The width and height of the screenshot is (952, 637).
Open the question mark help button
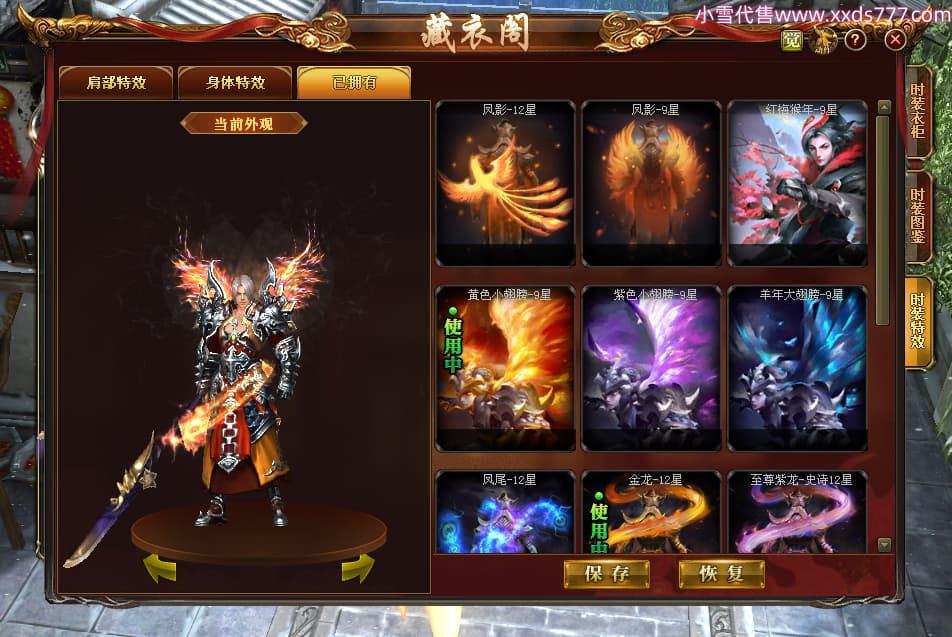(855, 40)
